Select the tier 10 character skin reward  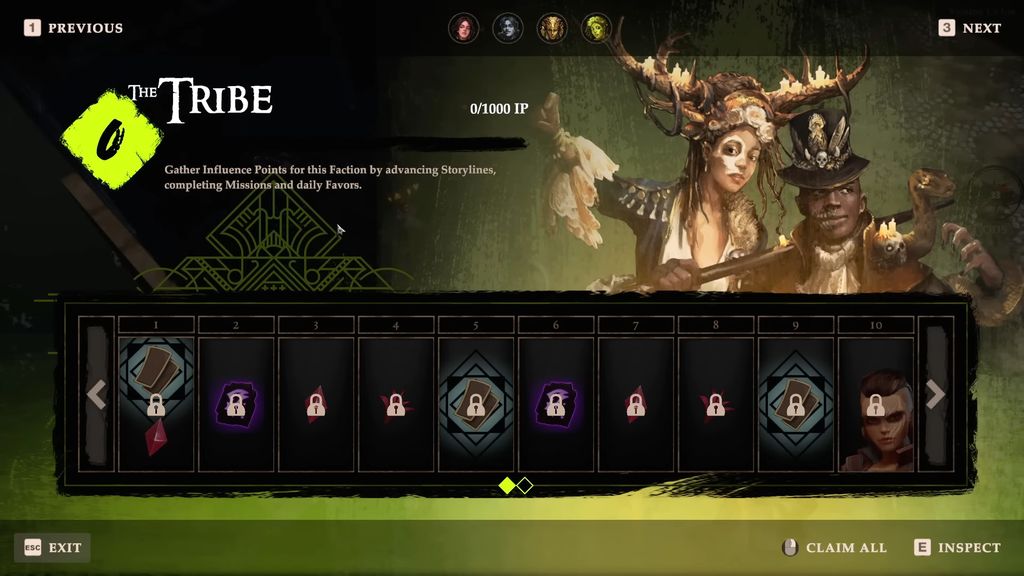coord(876,404)
